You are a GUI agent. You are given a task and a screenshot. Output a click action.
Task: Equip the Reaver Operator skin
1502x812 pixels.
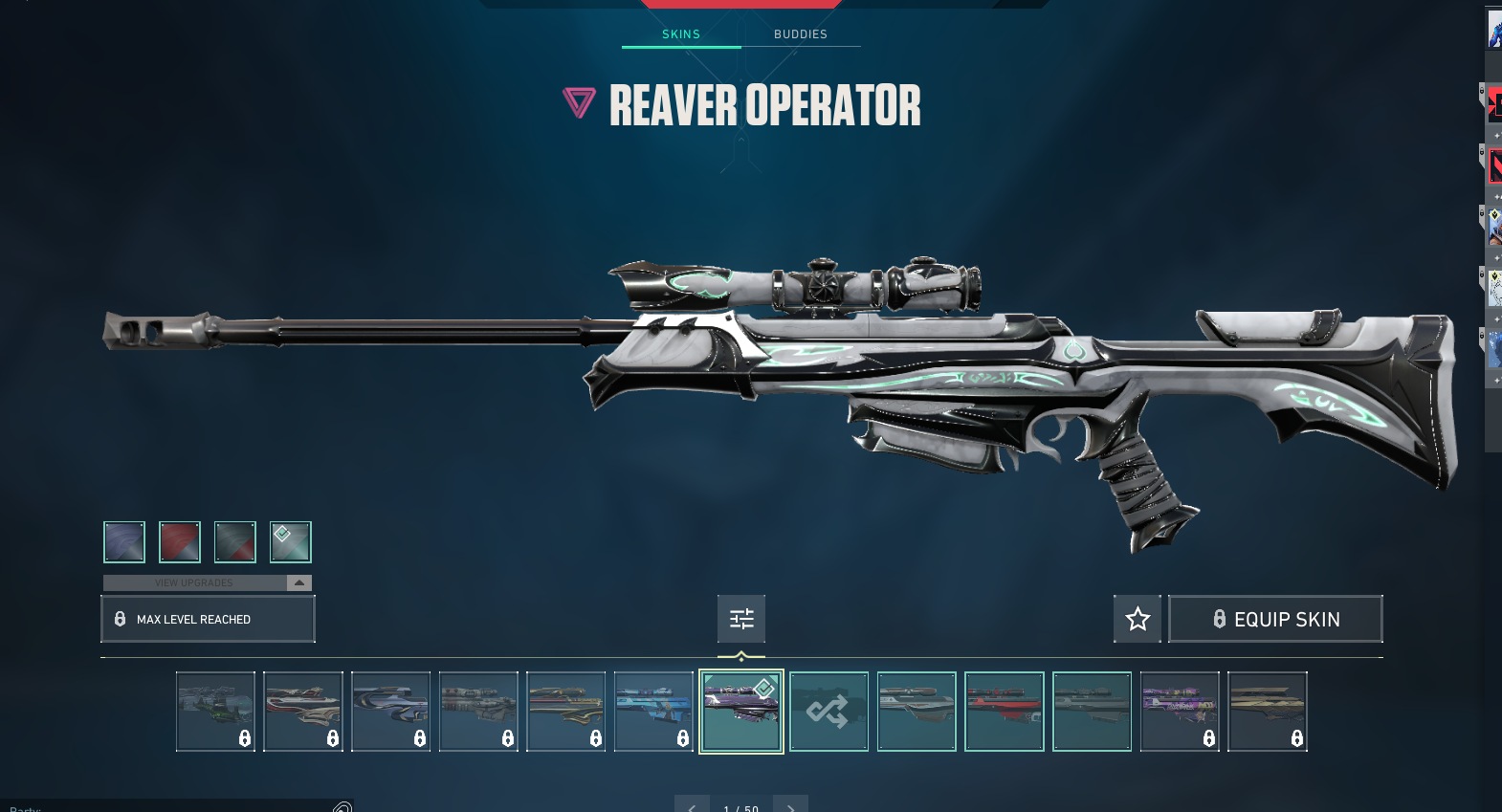click(x=1275, y=619)
